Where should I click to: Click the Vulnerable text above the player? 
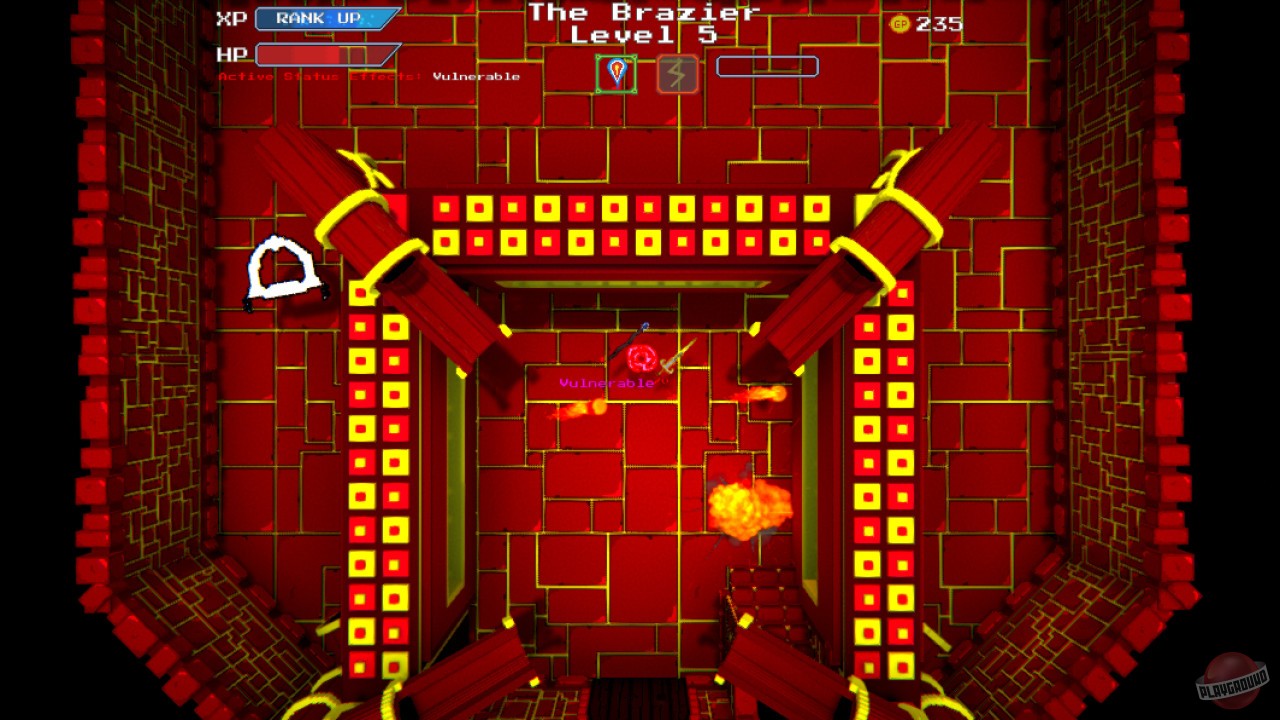[x=608, y=381]
